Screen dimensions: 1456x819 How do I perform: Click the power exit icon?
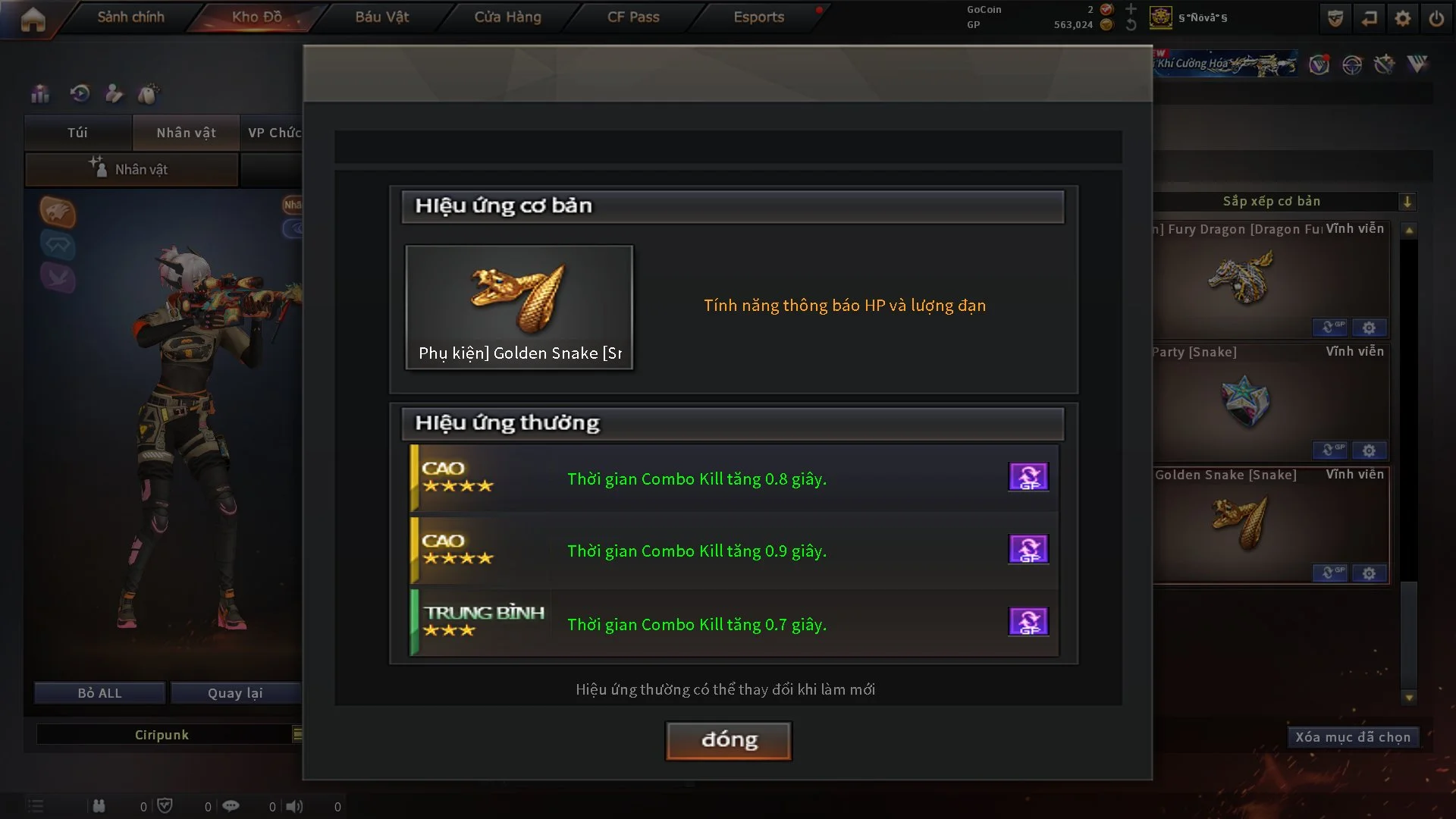click(x=1436, y=18)
